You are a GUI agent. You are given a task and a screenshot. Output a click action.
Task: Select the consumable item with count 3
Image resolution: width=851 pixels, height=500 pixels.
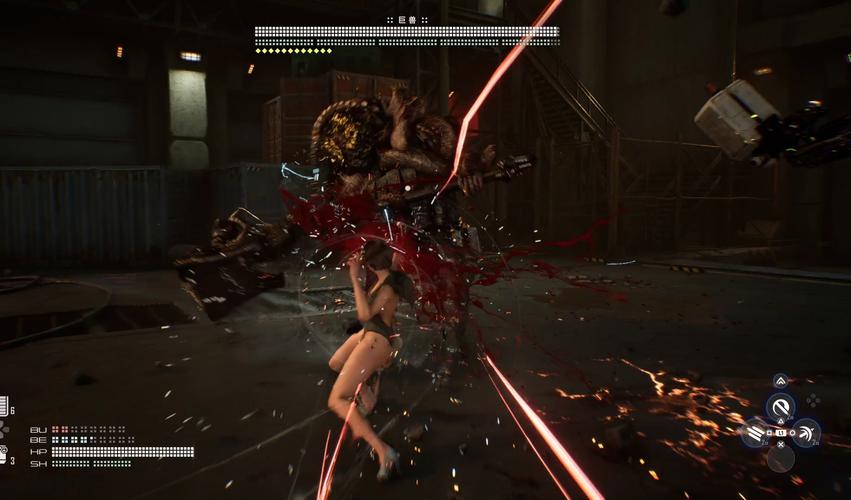click(x=4, y=455)
